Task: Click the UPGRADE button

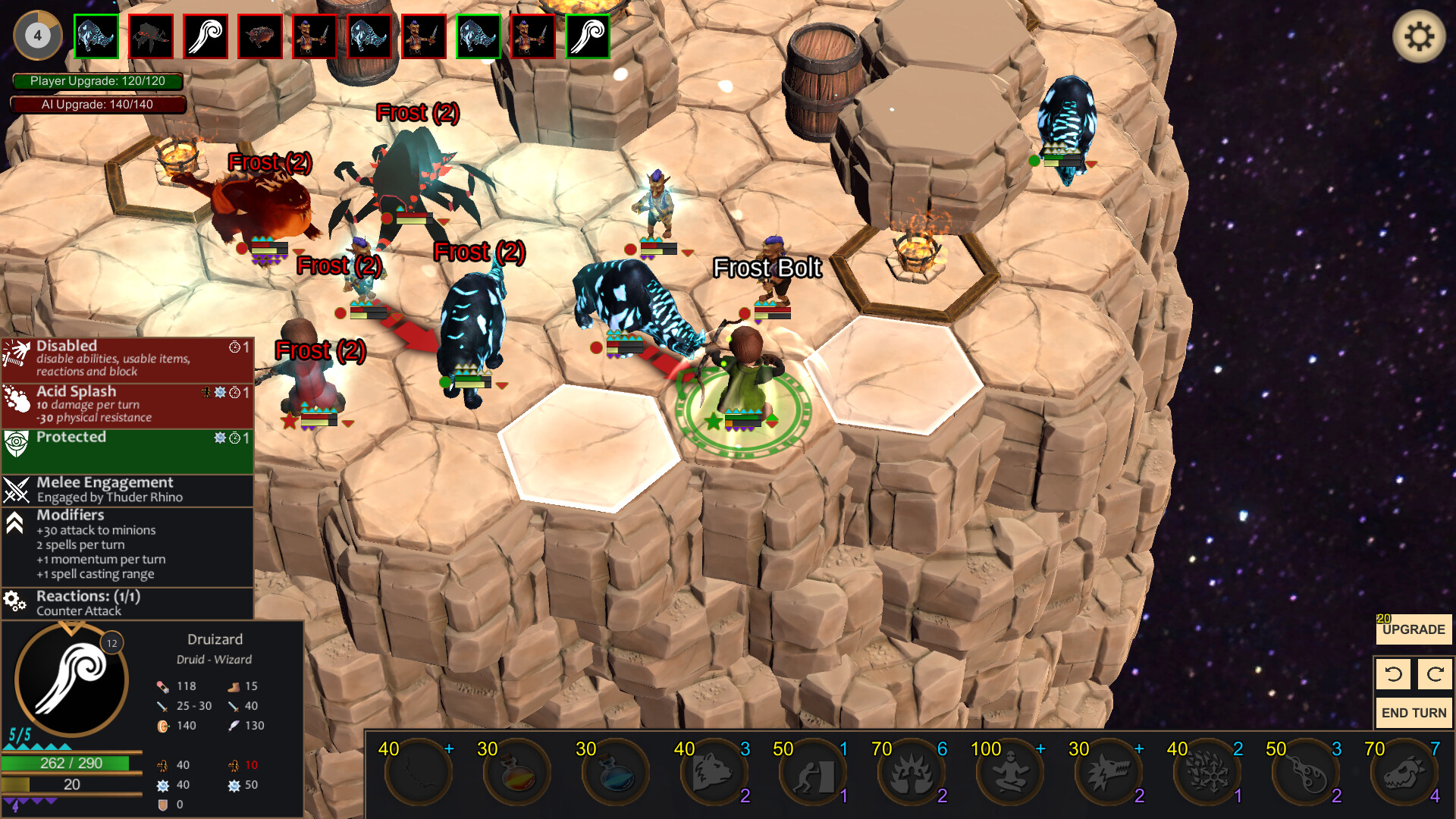Action: [x=1413, y=629]
